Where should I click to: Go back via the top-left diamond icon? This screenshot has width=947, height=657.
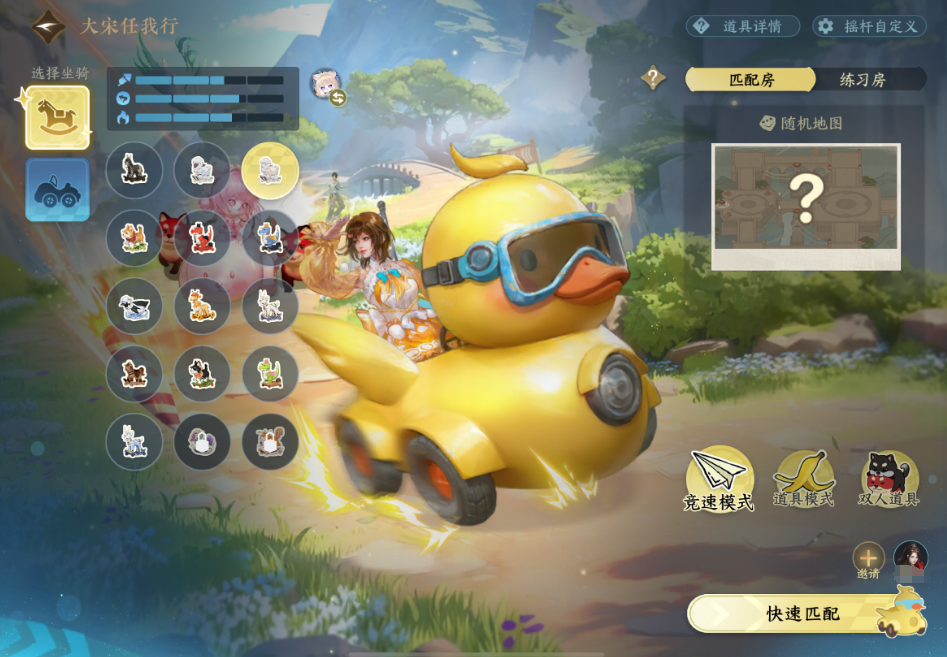coord(47,26)
